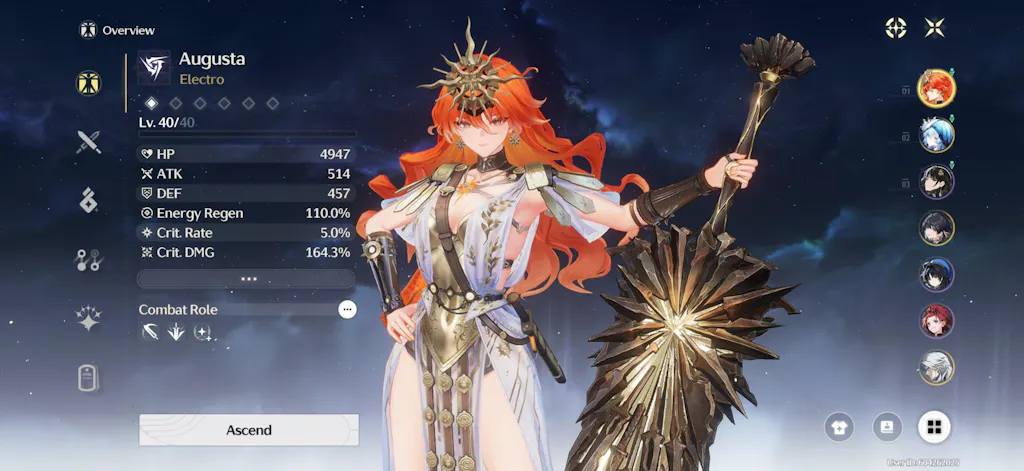
Task: Expand the full stats list with the three-dot bar
Action: (247, 279)
